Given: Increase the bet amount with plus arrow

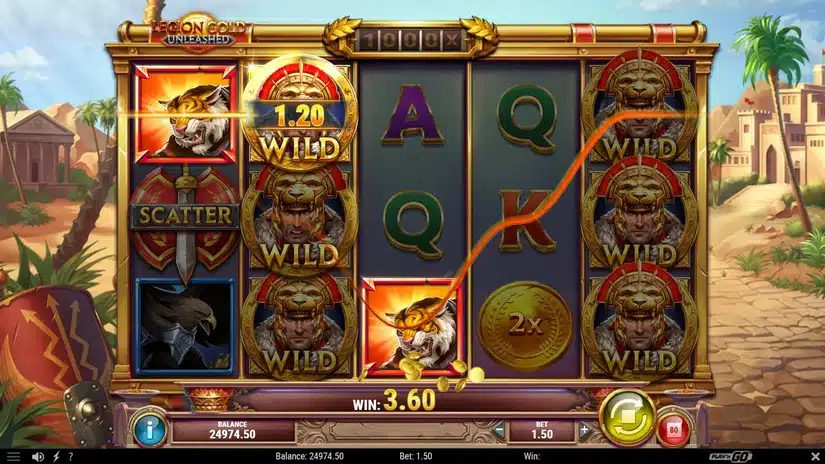Looking at the screenshot, I should pyautogui.click(x=586, y=431).
